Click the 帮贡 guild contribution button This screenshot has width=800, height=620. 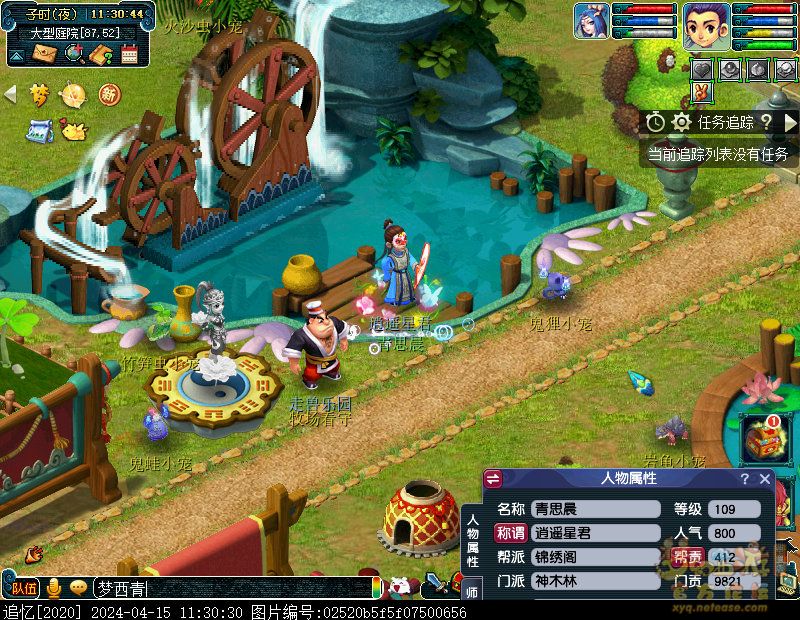687,557
